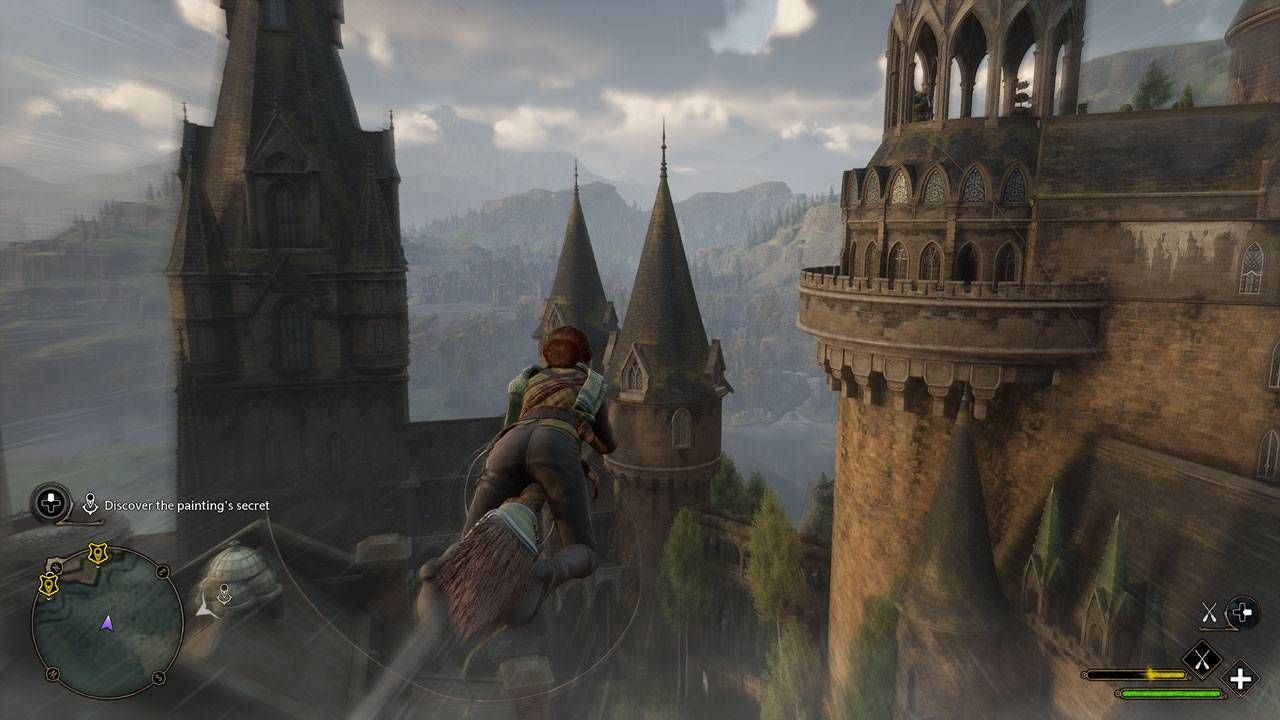
Task: Use the white plus healing diamond icon
Action: pos(1240,679)
